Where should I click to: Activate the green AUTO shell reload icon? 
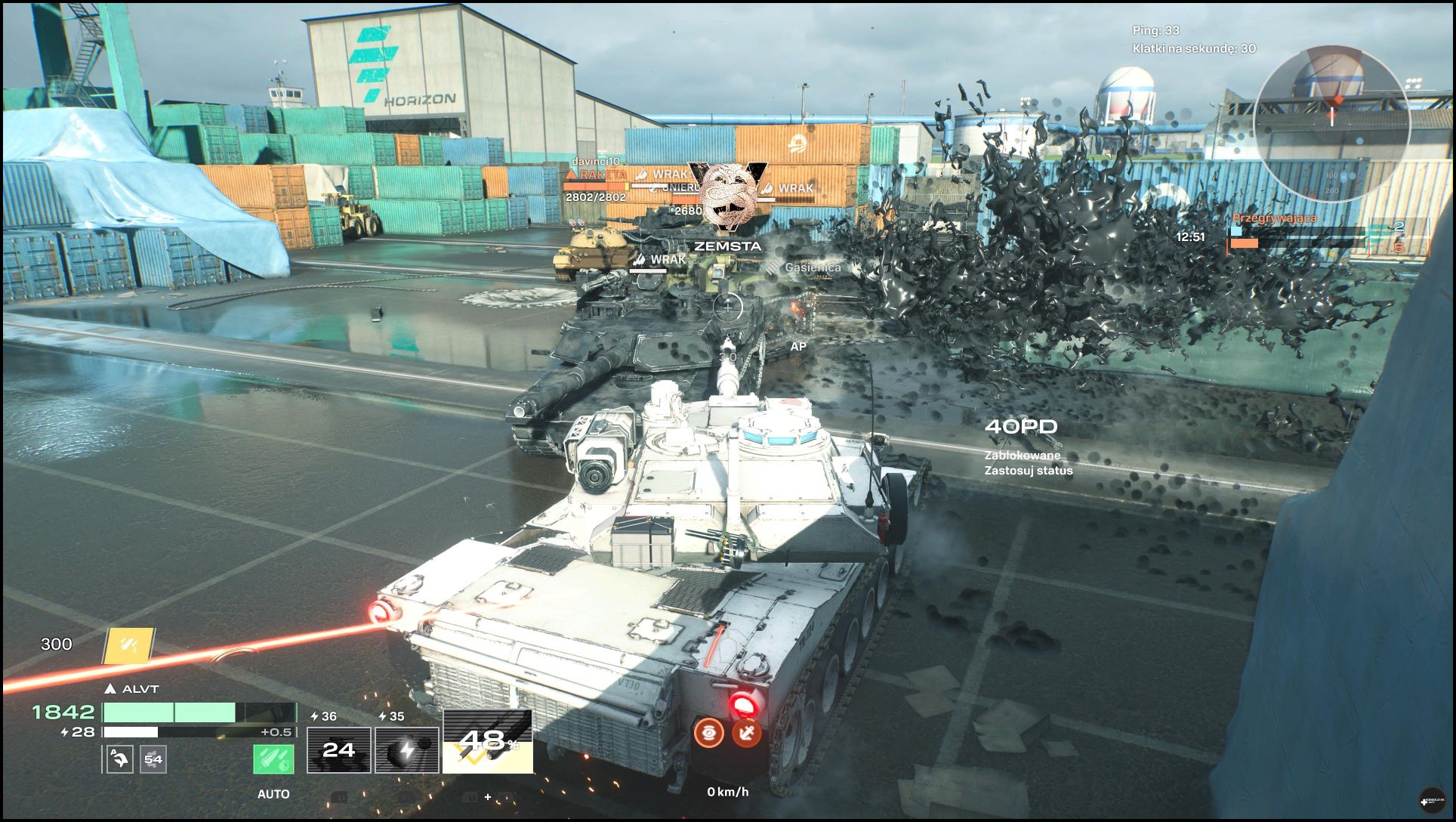click(x=273, y=759)
